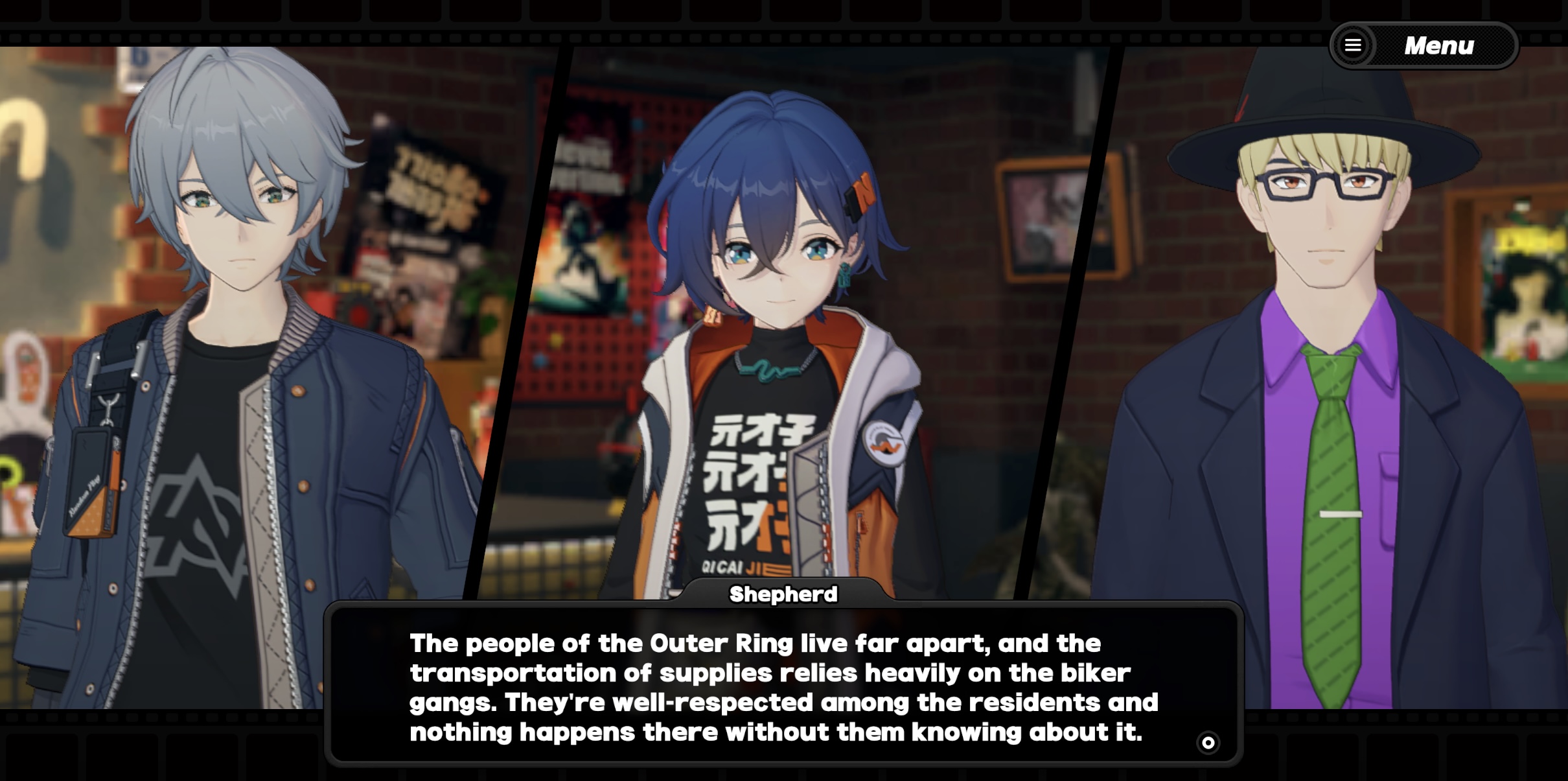Open the hamburger menu icon beside Menu
The image size is (1568, 781).
tap(1354, 45)
